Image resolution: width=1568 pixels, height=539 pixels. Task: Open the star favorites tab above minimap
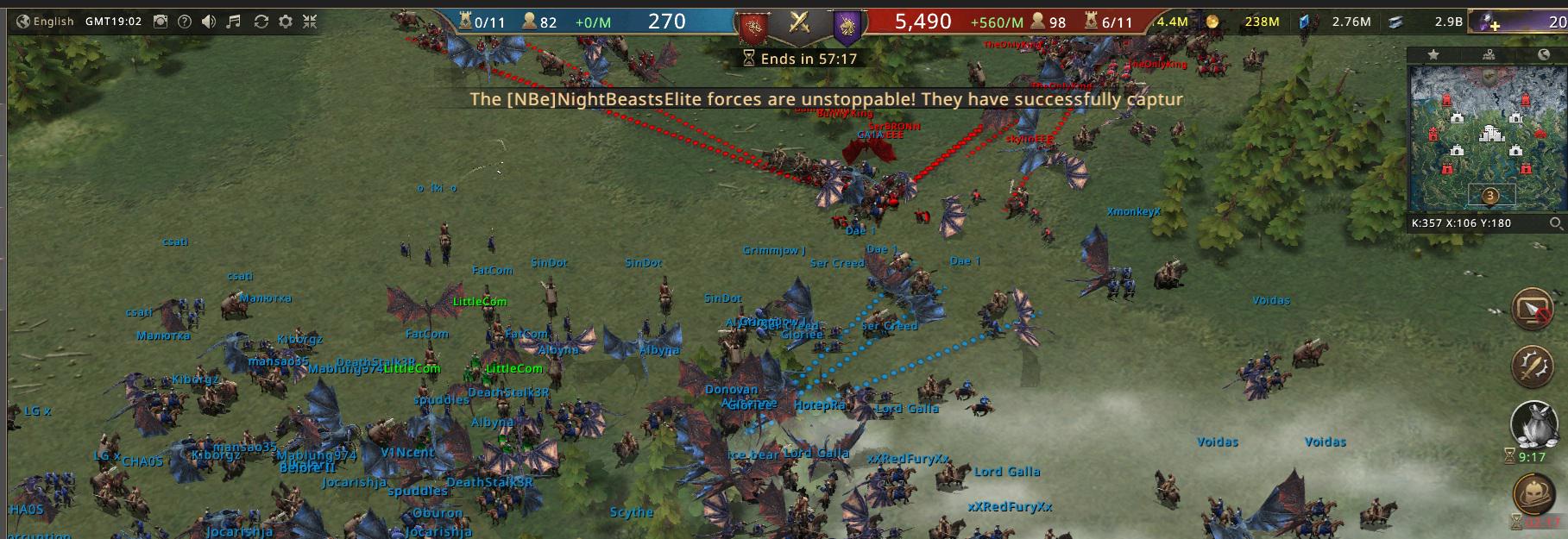click(x=1433, y=54)
